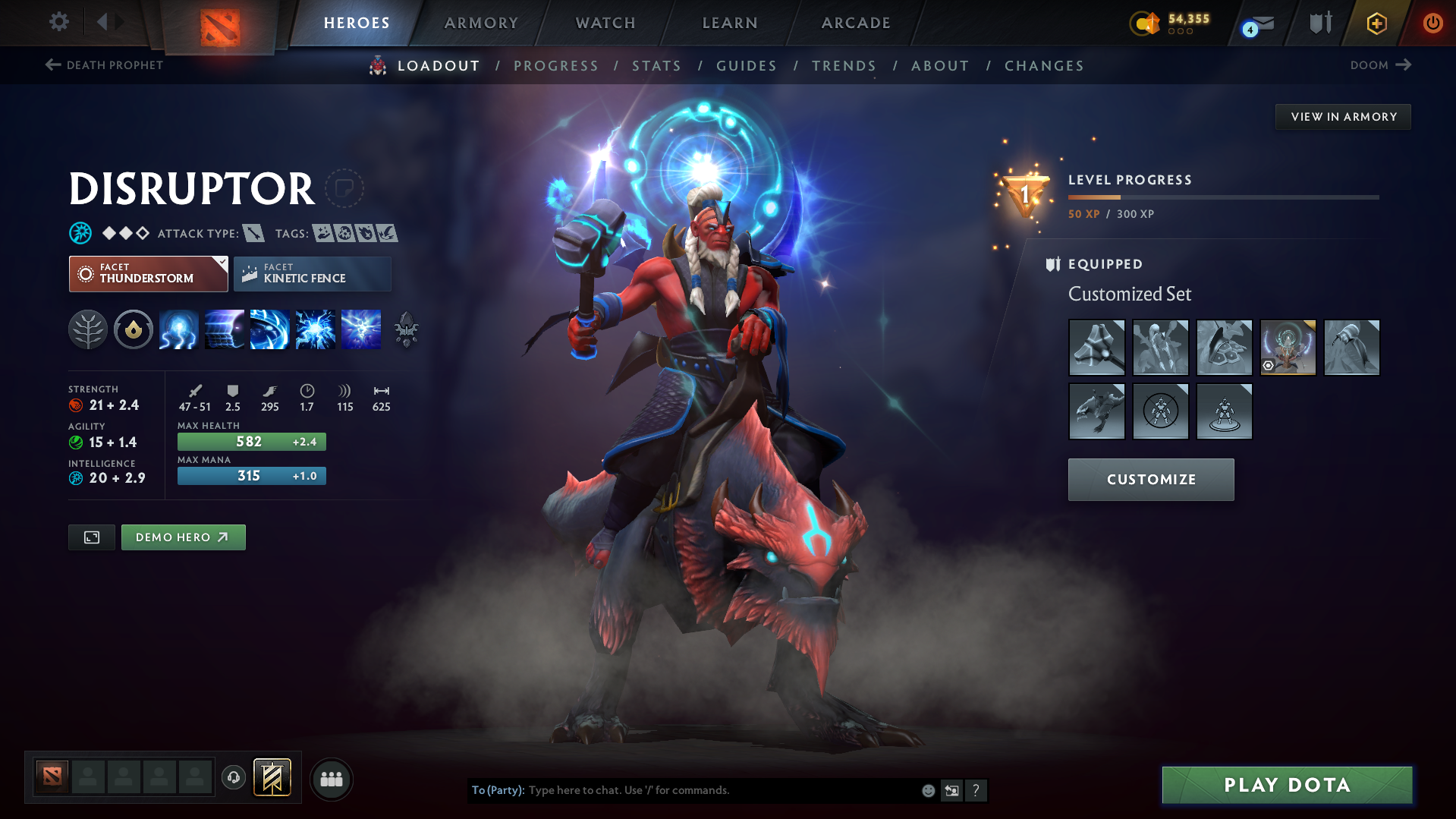
Task: View the Thunder Strike ability icon
Action: 178,329
